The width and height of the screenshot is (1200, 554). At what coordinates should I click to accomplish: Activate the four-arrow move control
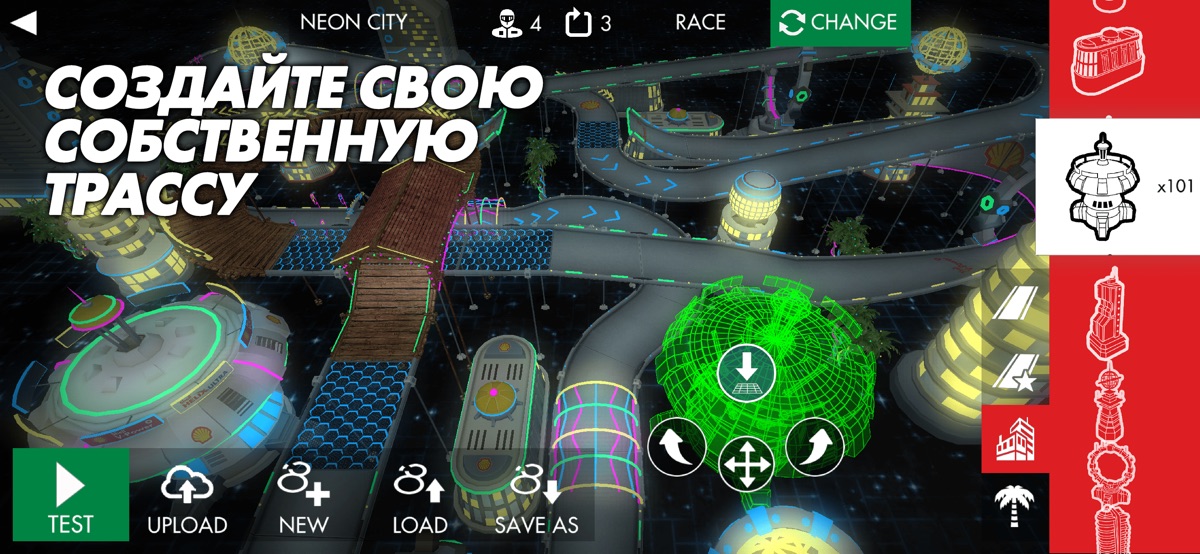pyautogui.click(x=746, y=464)
